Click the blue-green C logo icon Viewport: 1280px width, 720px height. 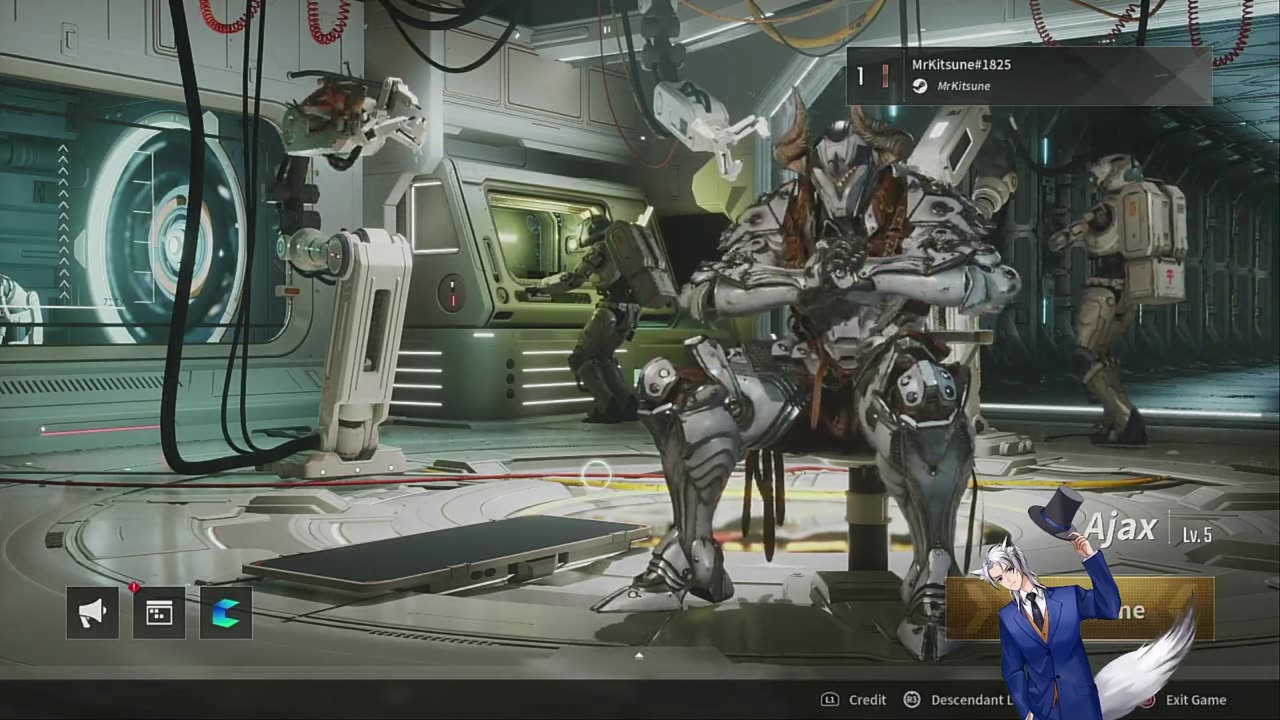(x=226, y=613)
